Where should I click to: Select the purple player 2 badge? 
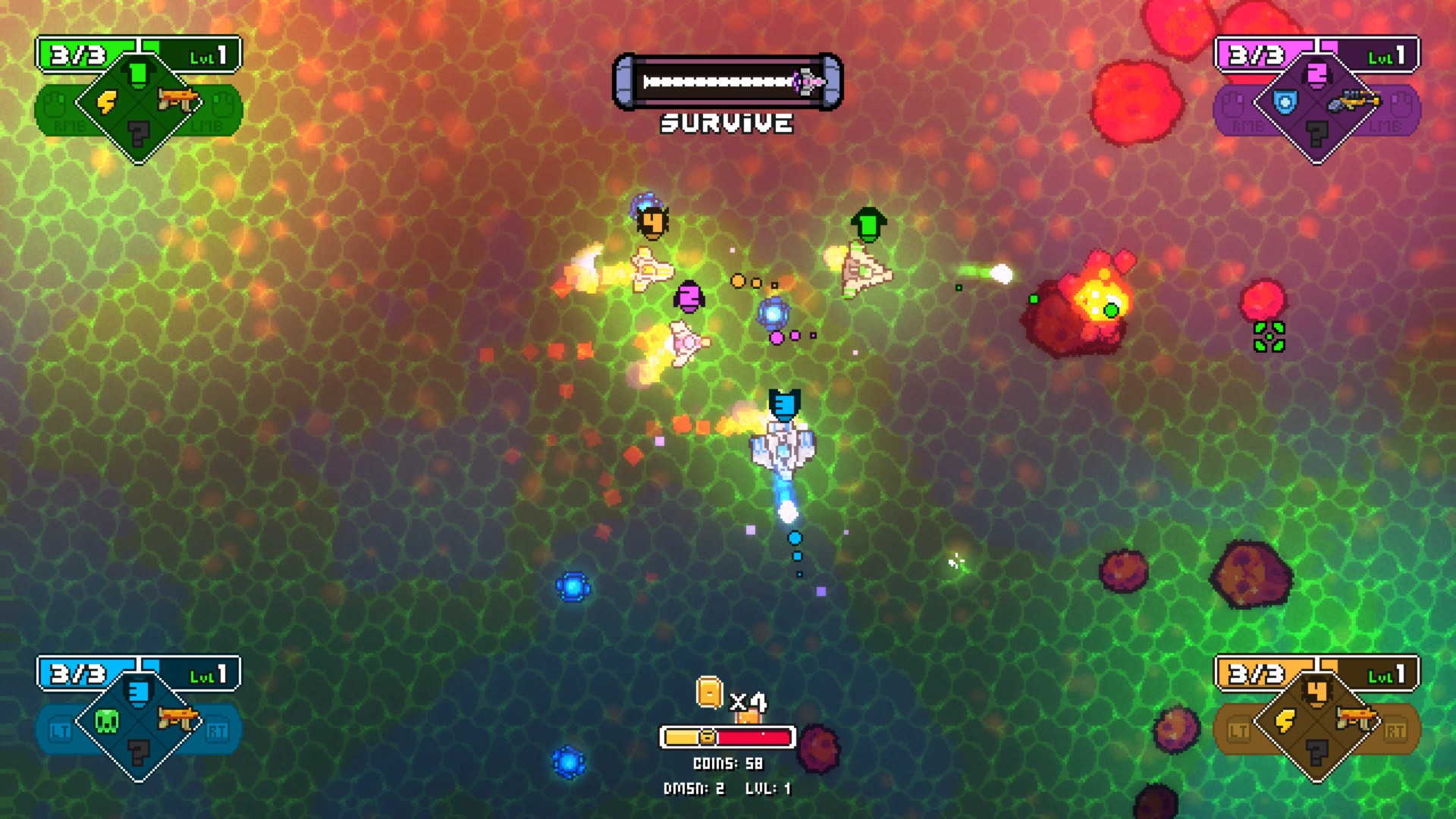coord(1317,74)
